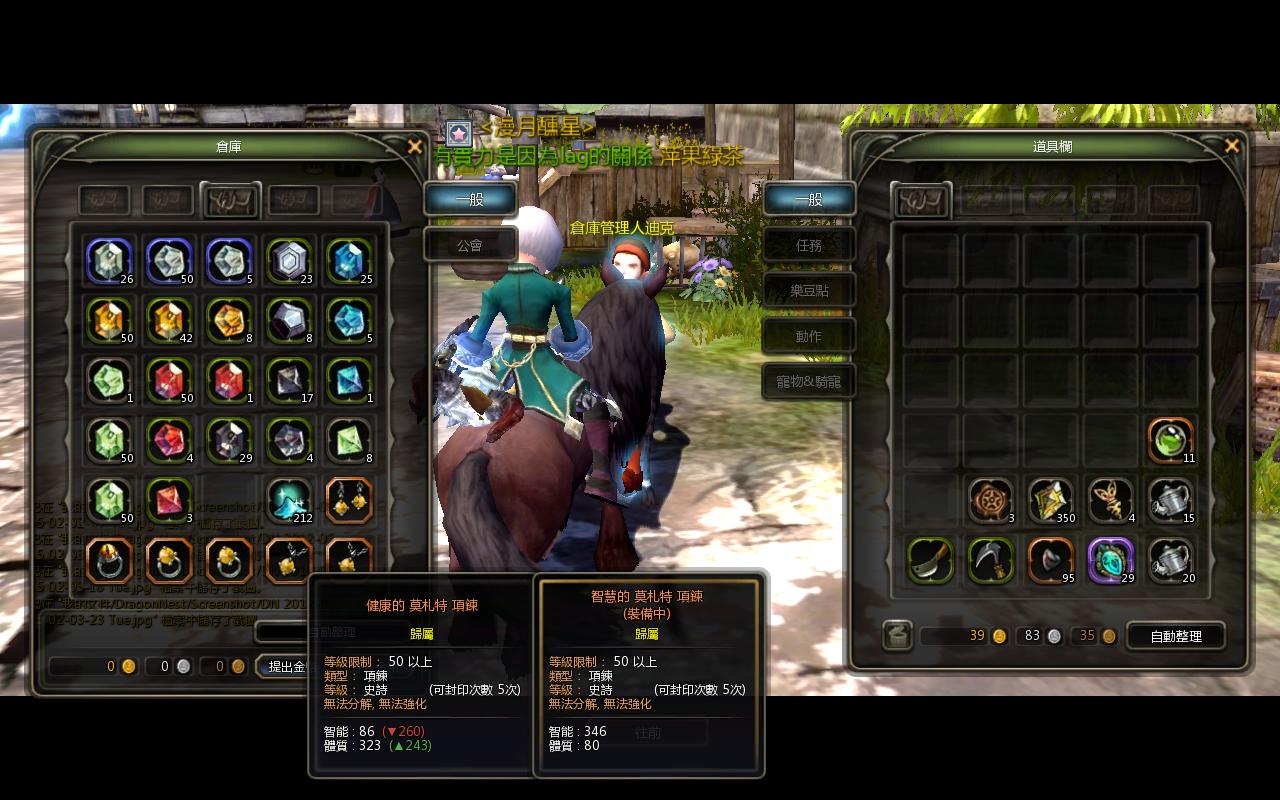1280x800 pixels.
Task: Select the cleaver knife item slot
Action: click(x=930, y=560)
